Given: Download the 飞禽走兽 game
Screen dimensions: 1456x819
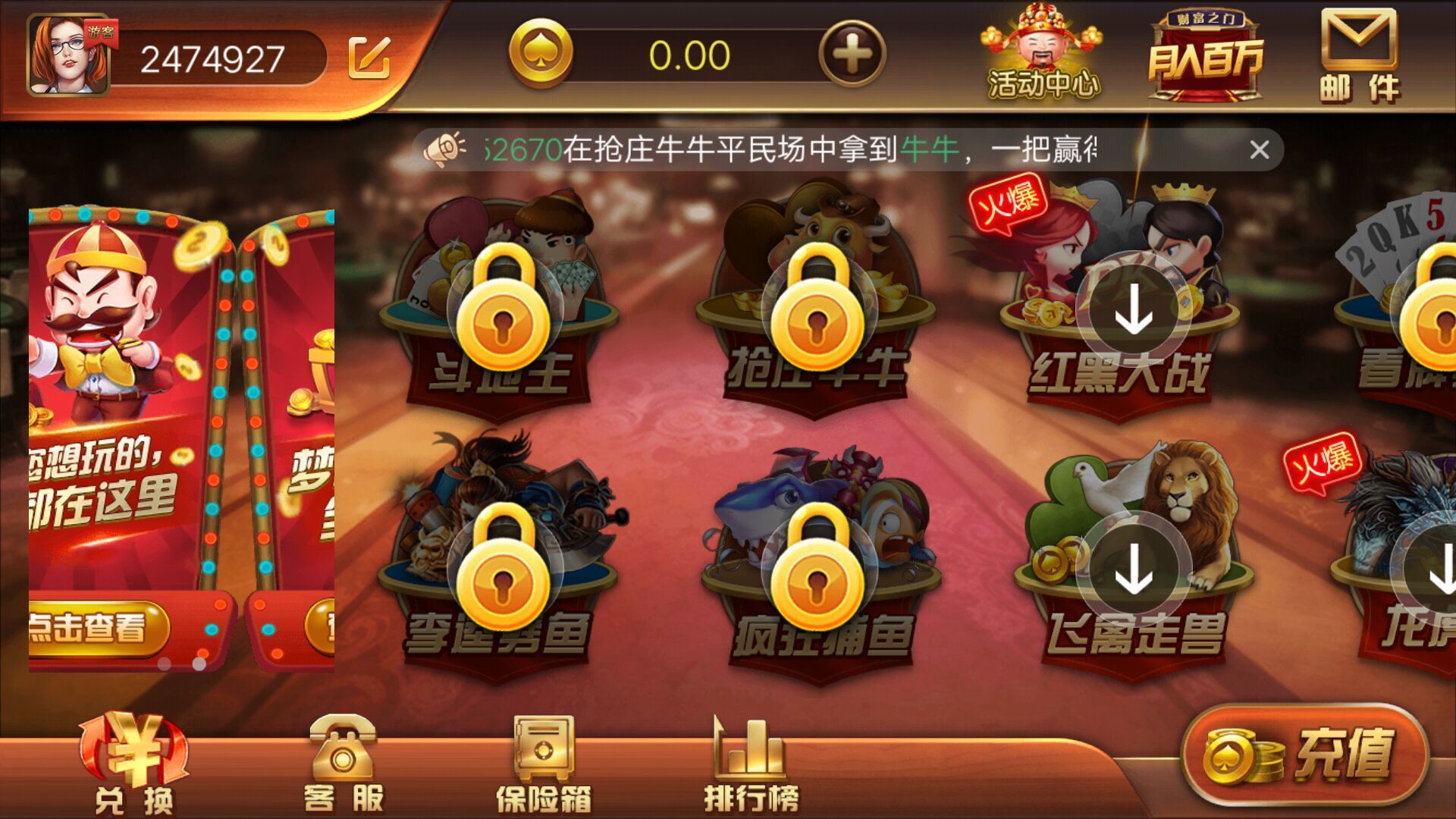Looking at the screenshot, I should pos(1131,566).
